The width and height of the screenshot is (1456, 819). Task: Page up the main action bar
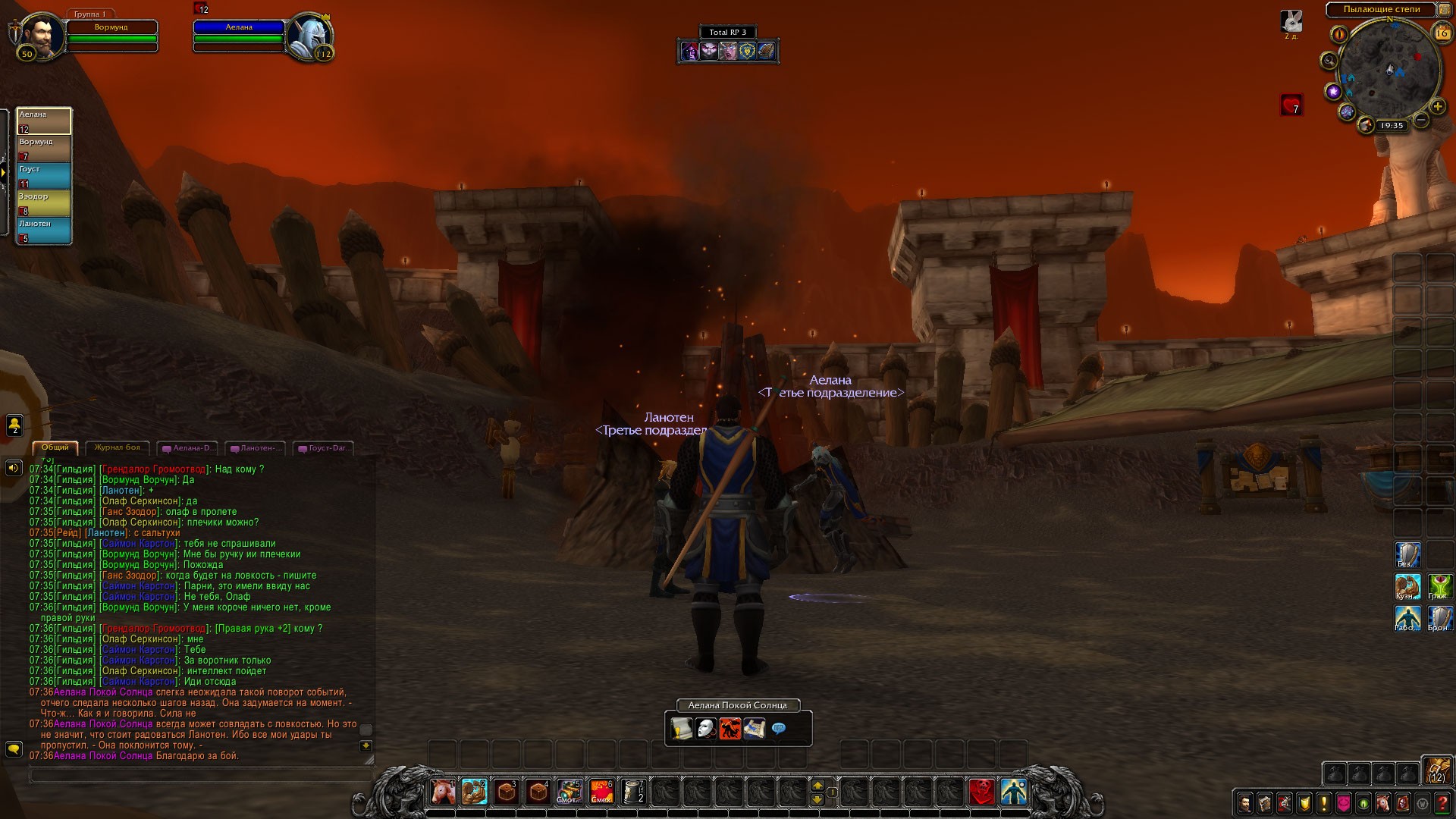[x=817, y=786]
